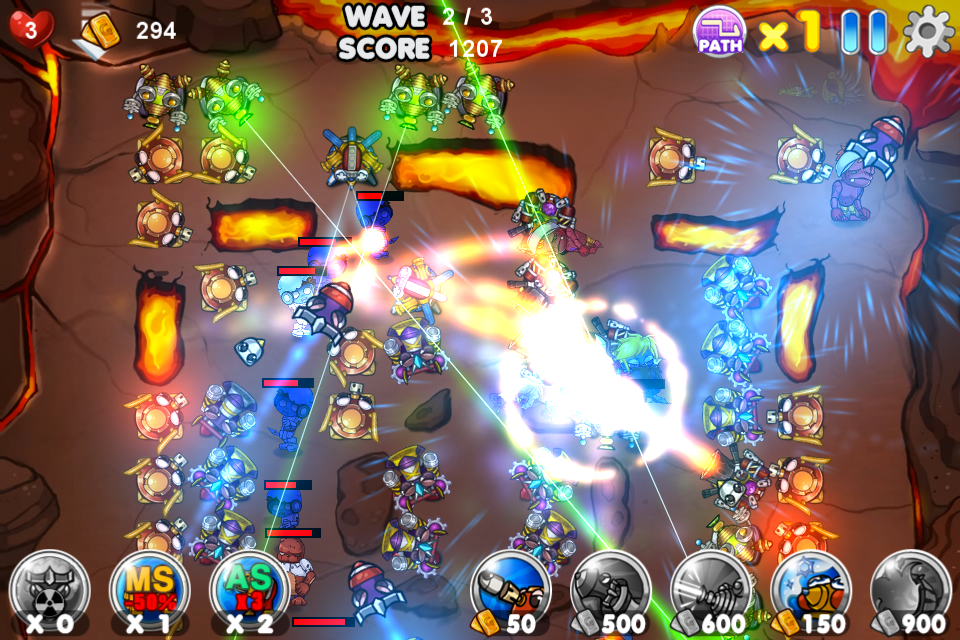The width and height of the screenshot is (960, 640).
Task: Toggle the purple PATH display button
Action: [x=719, y=31]
